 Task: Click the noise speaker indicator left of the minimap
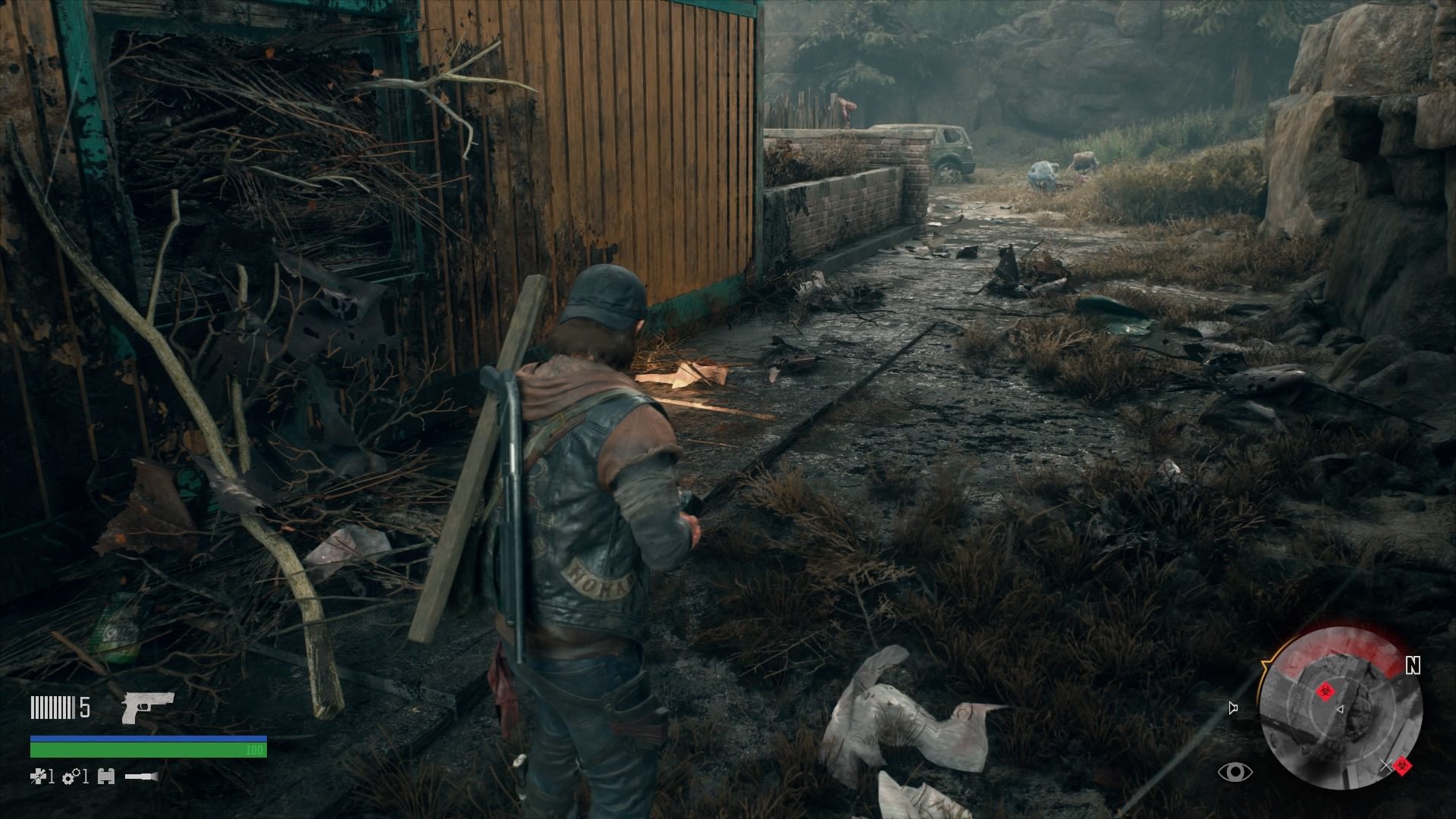(1232, 708)
